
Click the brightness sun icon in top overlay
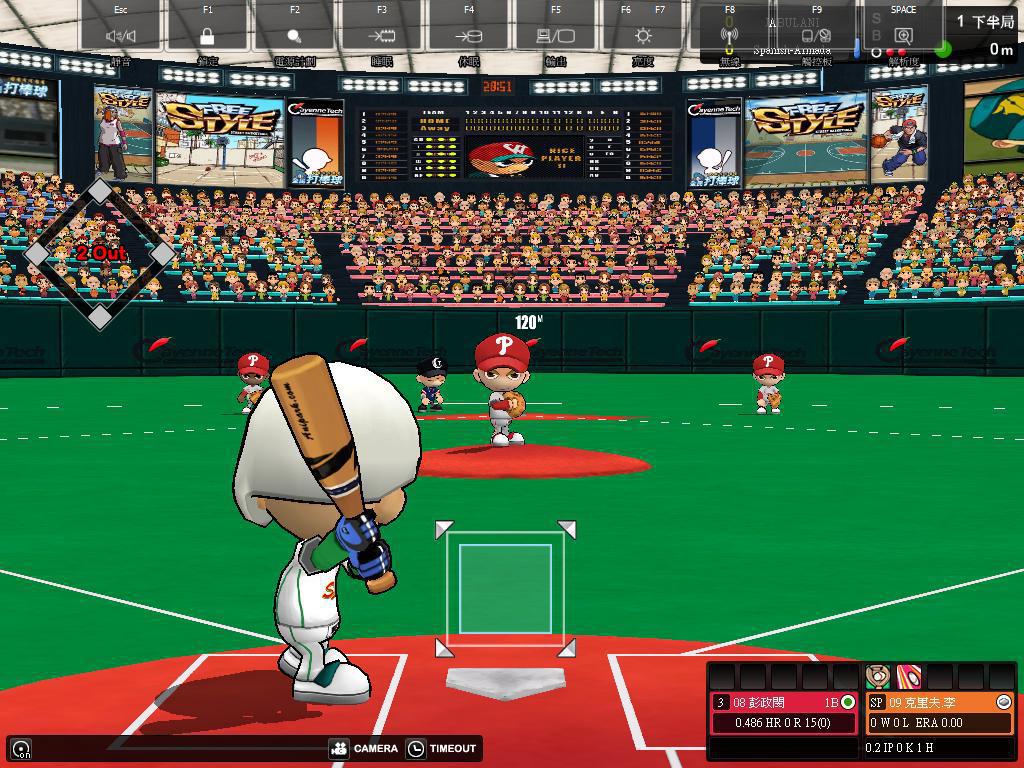tap(643, 36)
